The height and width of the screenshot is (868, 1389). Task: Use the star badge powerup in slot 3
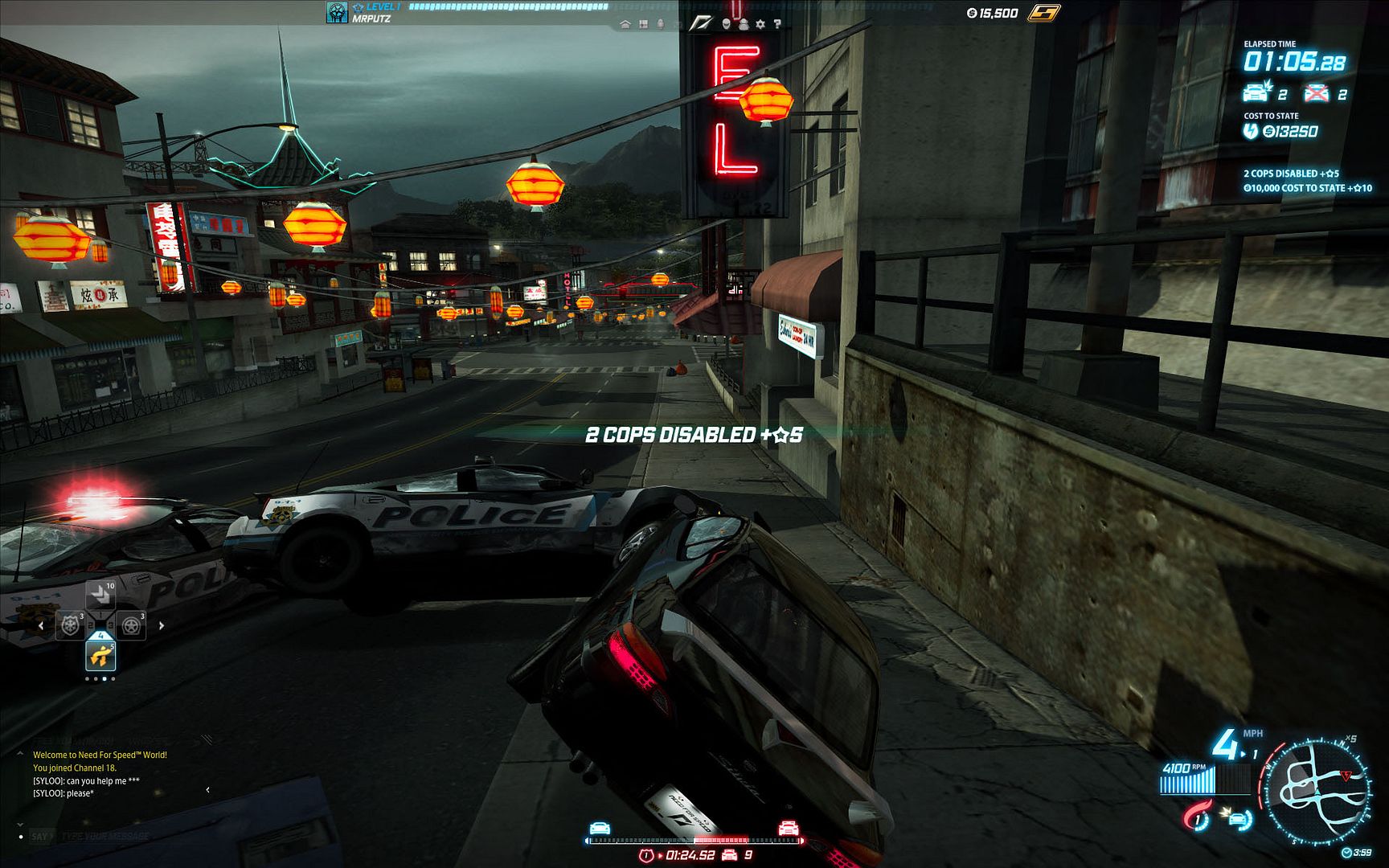coord(131,625)
